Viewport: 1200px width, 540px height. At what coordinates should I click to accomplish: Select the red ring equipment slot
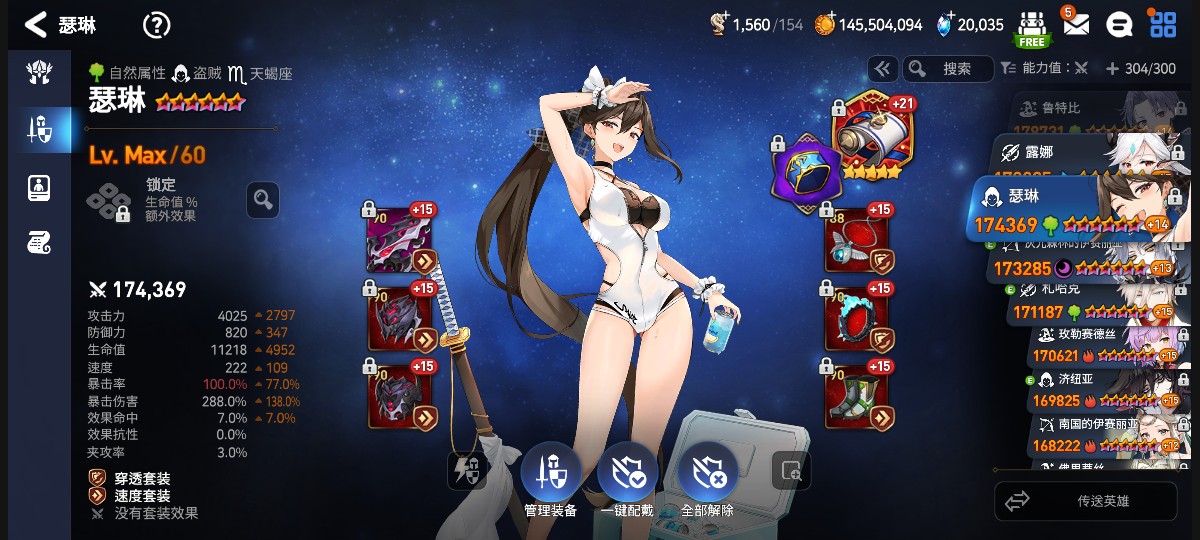point(856,319)
